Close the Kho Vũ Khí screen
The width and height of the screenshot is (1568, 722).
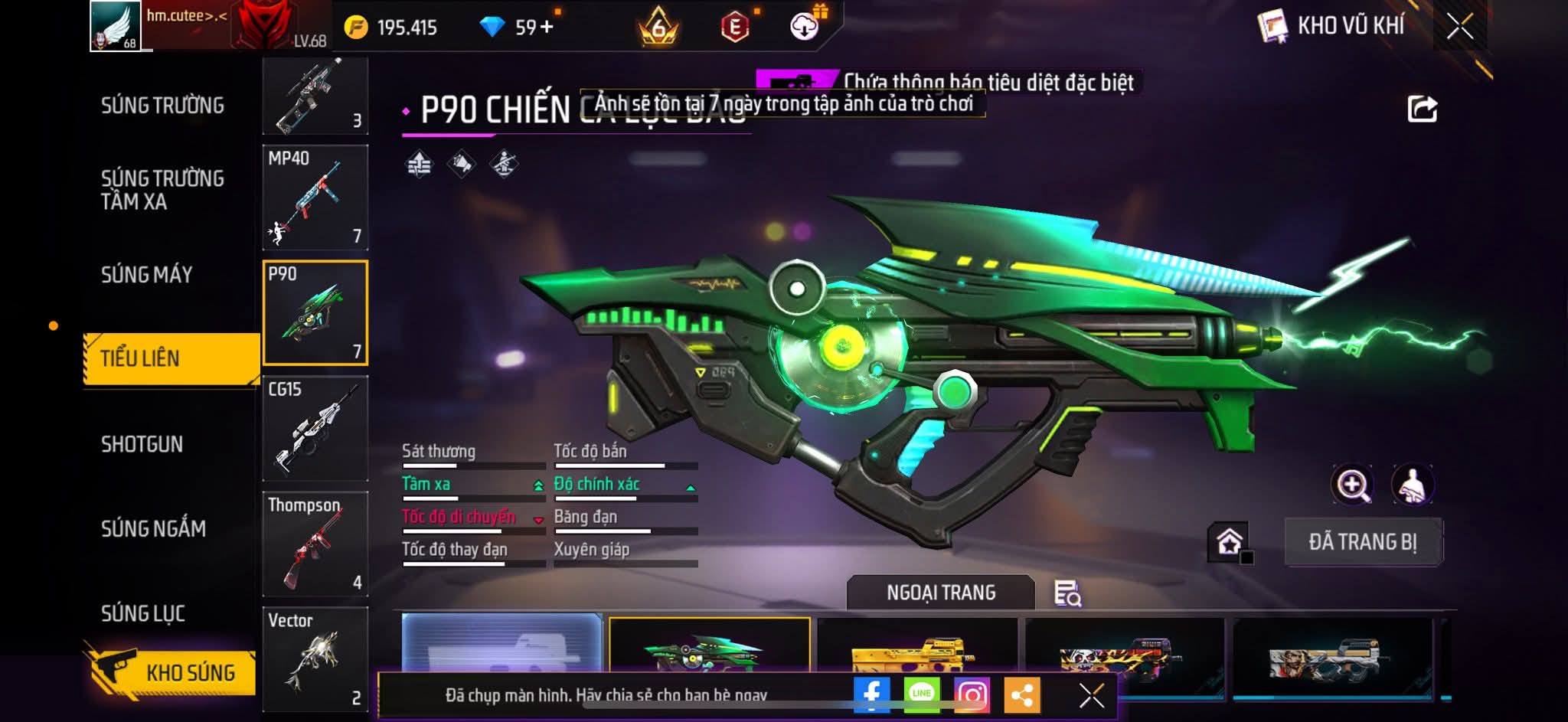point(1459,27)
